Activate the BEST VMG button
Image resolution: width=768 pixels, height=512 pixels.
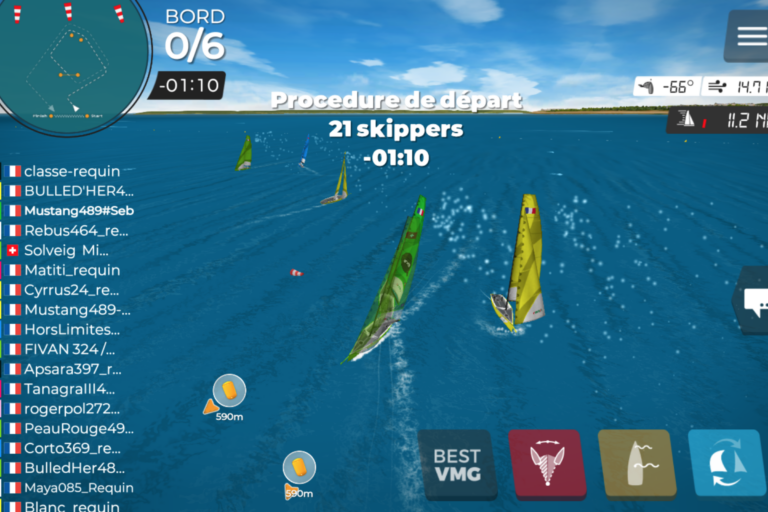coord(457,464)
